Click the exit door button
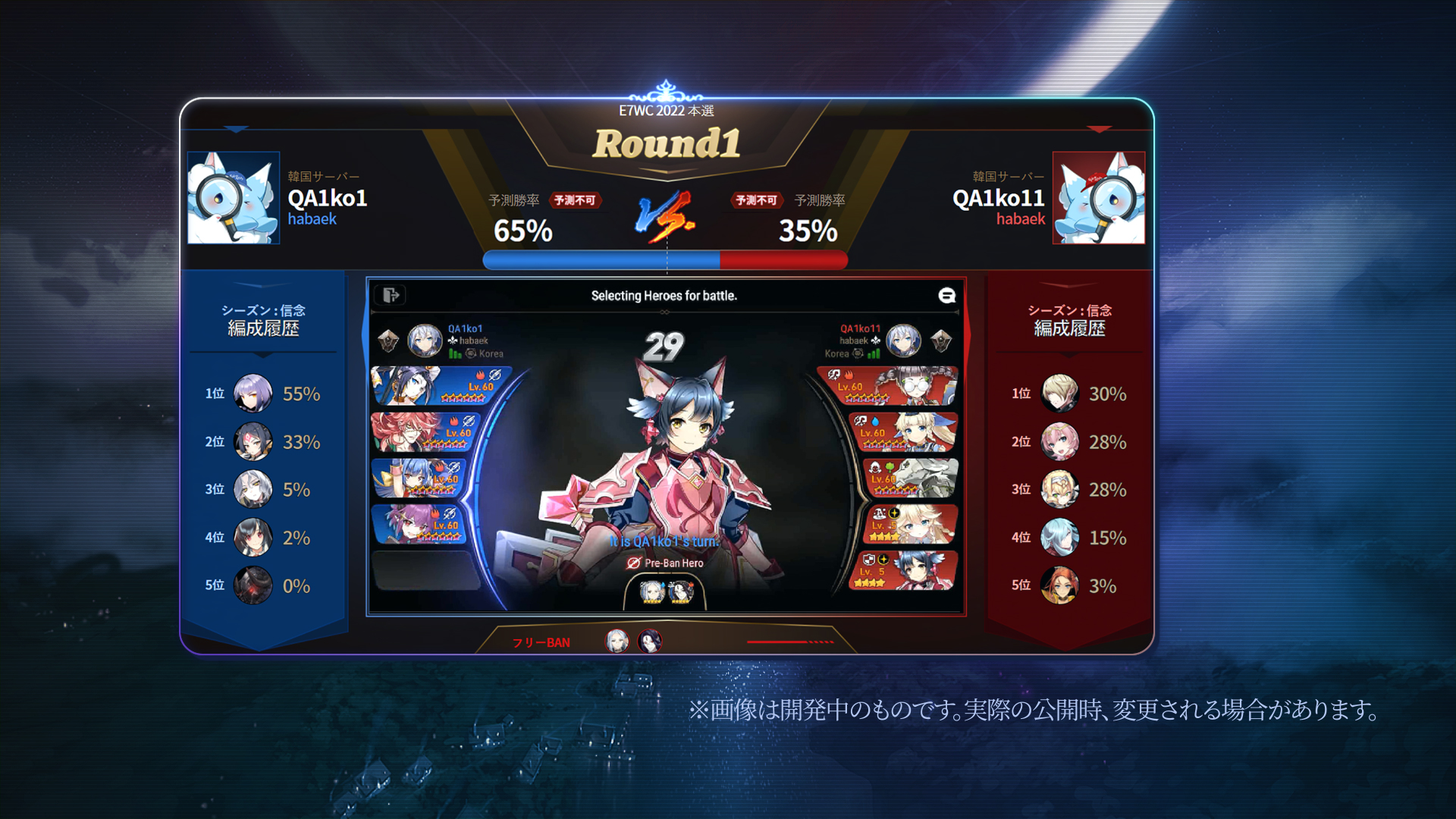This screenshot has height=819, width=1456. (x=391, y=295)
